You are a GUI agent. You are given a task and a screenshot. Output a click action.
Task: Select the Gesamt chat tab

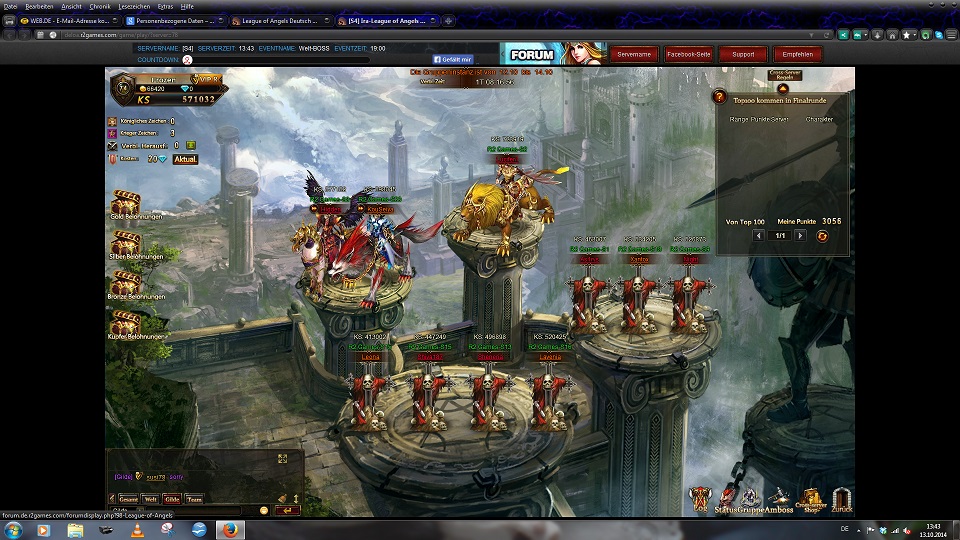[x=128, y=499]
